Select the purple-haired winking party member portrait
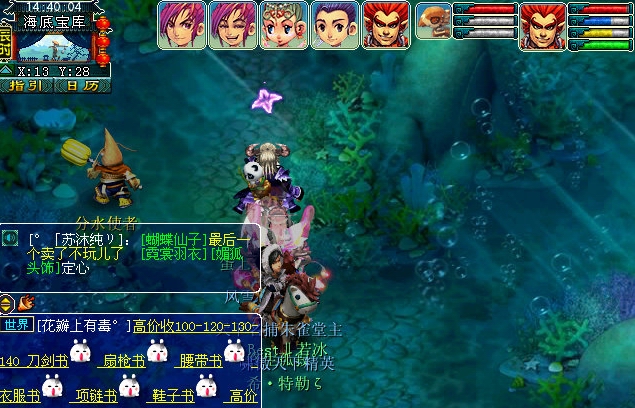 tap(232, 25)
